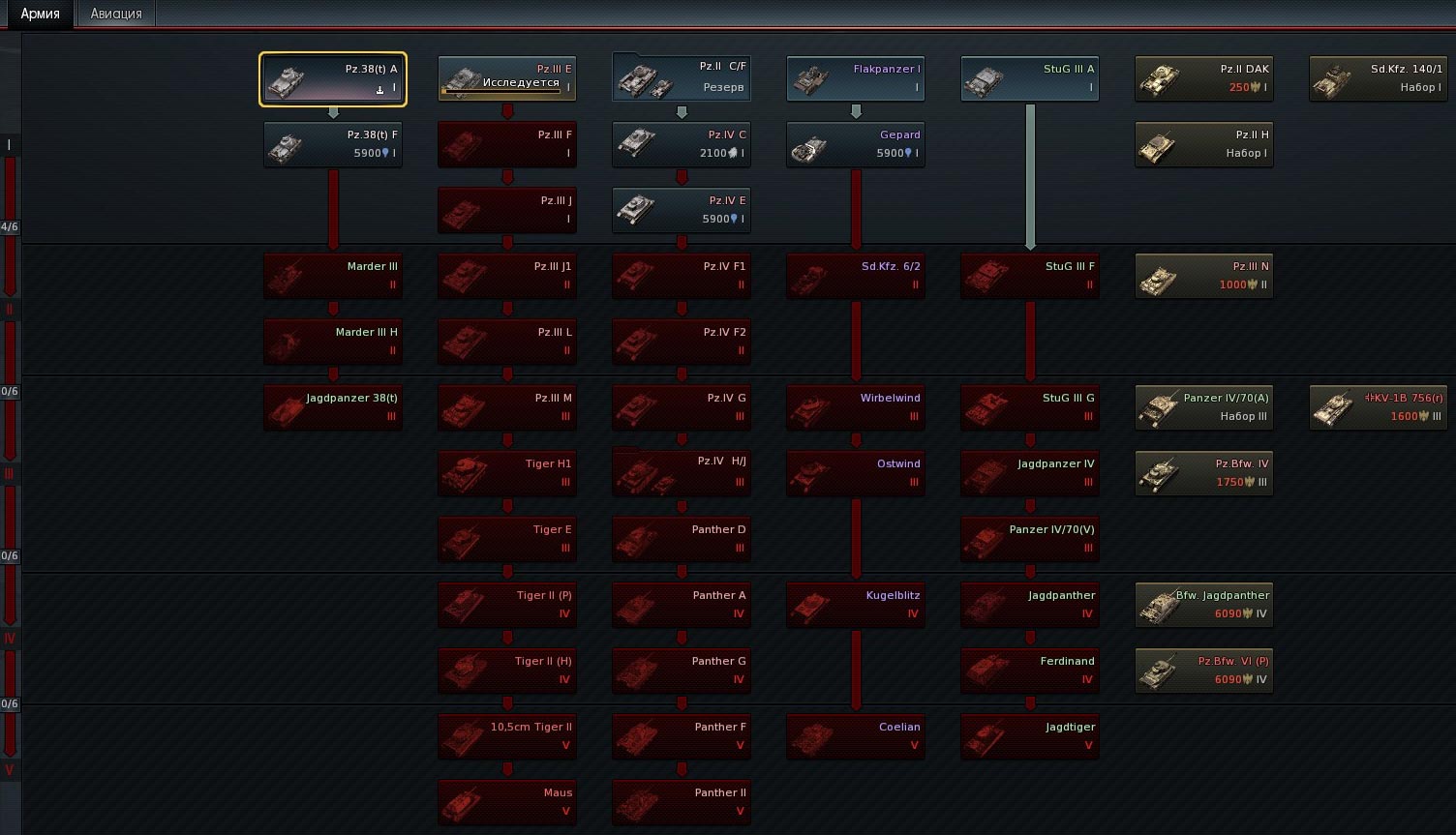Select the Bfw. Jagdpanther premium vehicle
The image size is (1456, 835).
(1204, 606)
